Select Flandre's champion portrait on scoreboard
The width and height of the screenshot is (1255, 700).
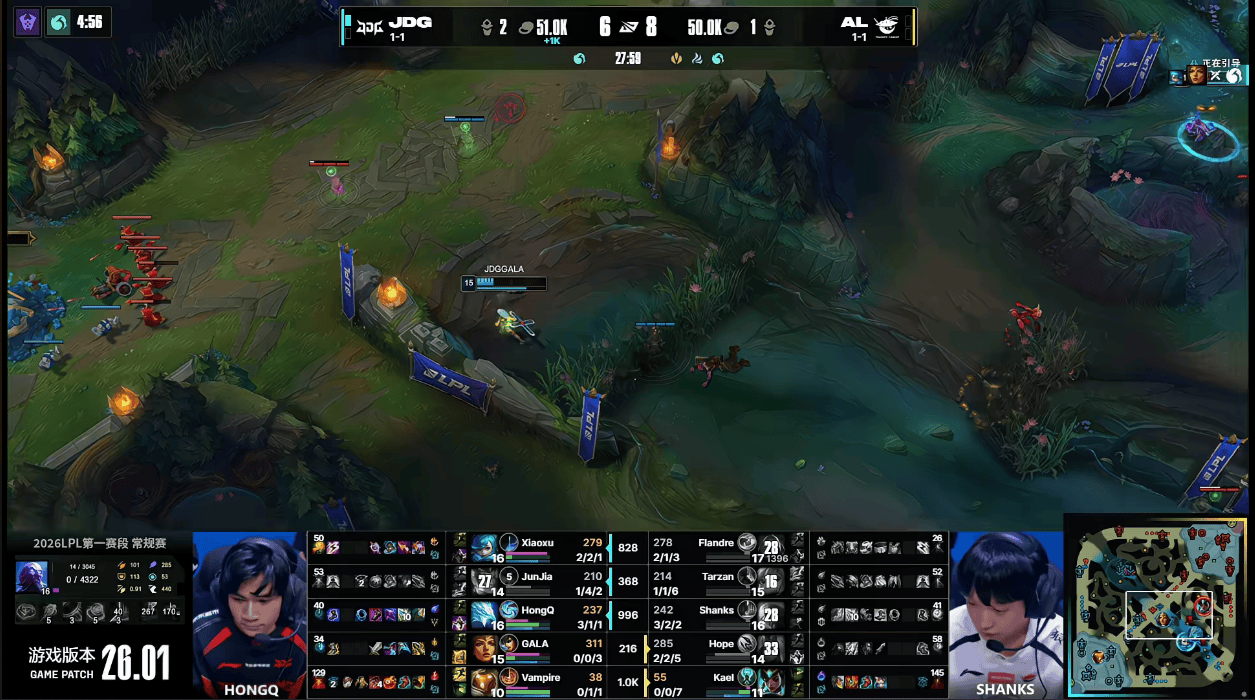click(771, 547)
